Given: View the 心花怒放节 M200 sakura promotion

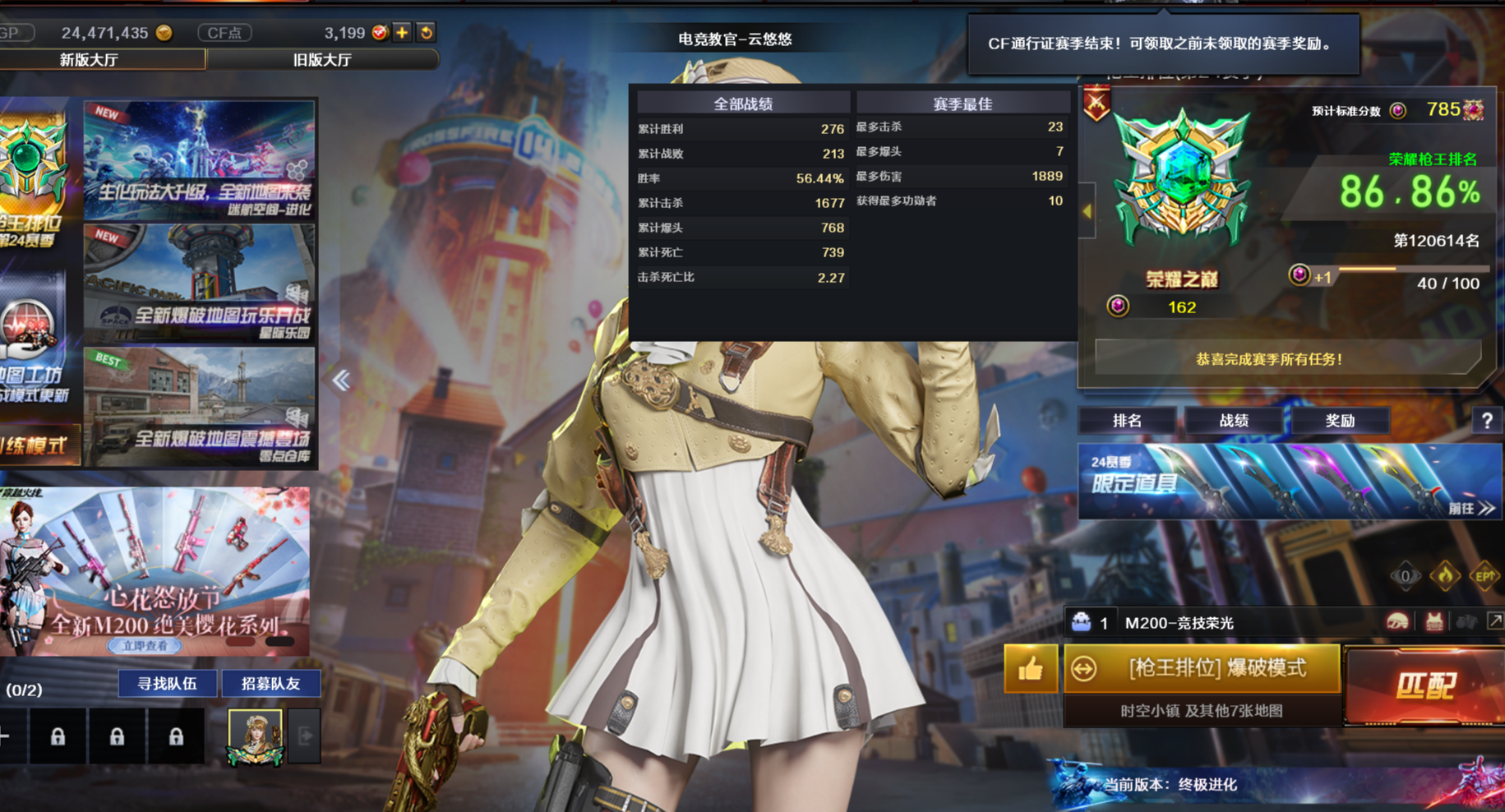Looking at the screenshot, I should click(x=155, y=571).
